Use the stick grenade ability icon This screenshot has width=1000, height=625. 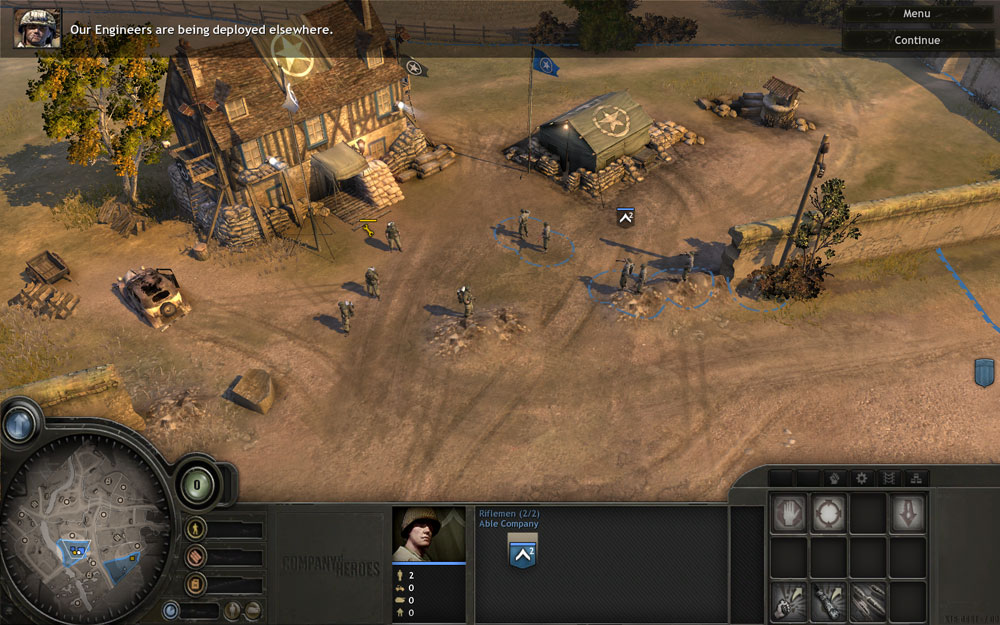coord(829,600)
